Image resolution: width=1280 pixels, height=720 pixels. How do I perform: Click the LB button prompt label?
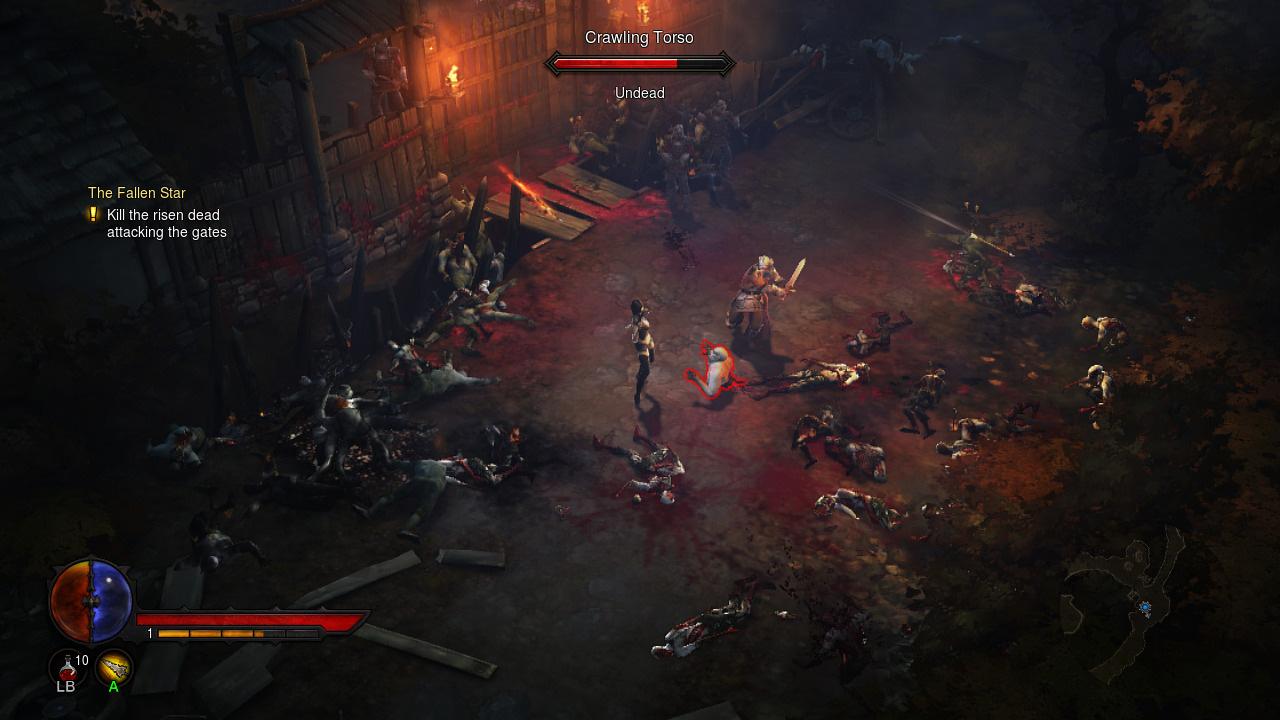(x=64, y=687)
